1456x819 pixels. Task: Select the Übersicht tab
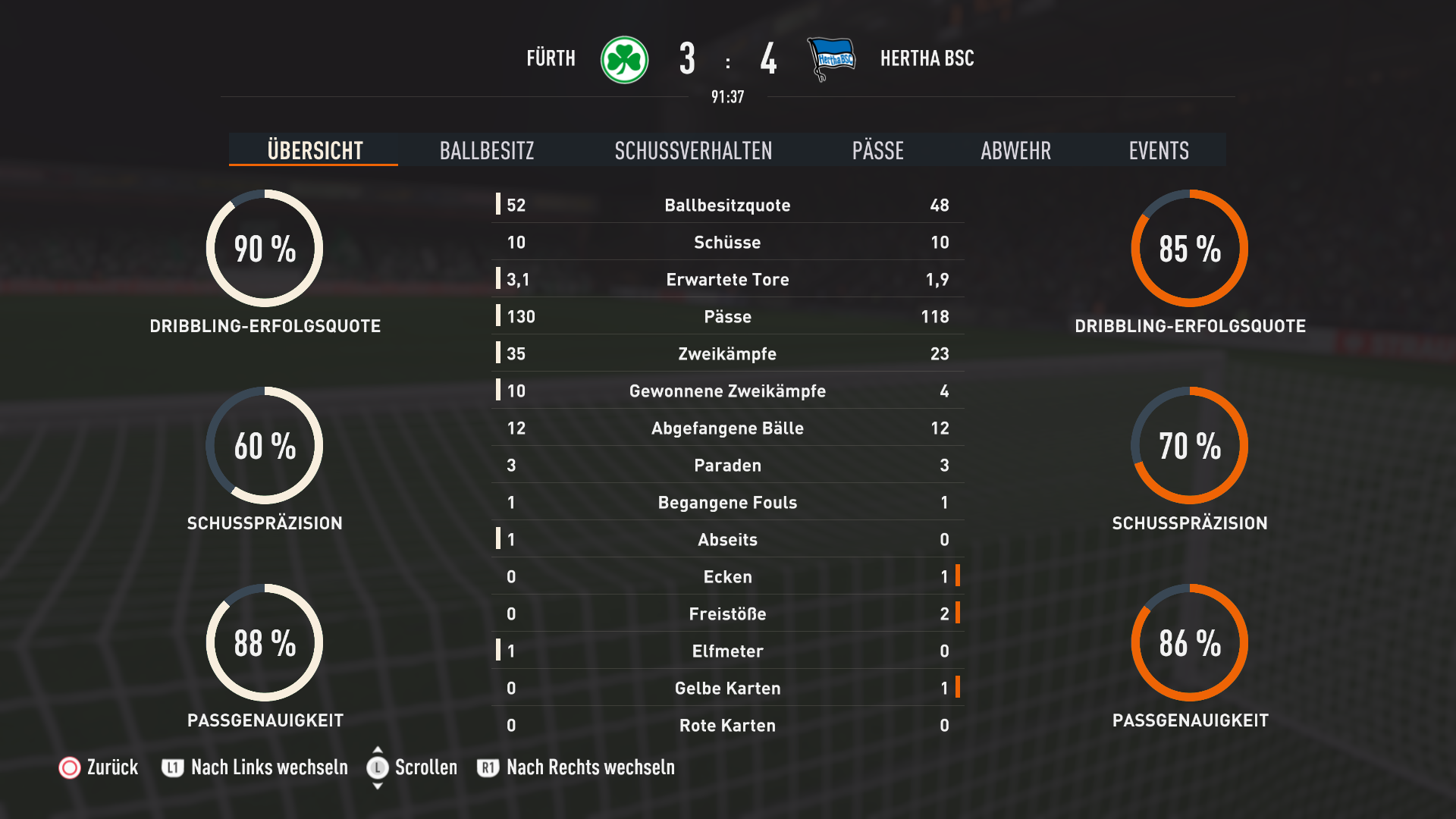315,150
